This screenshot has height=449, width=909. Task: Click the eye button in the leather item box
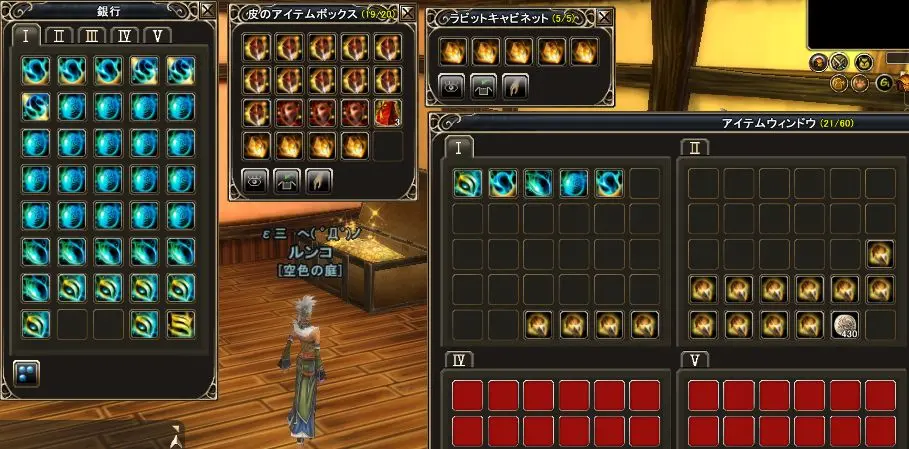click(x=256, y=180)
